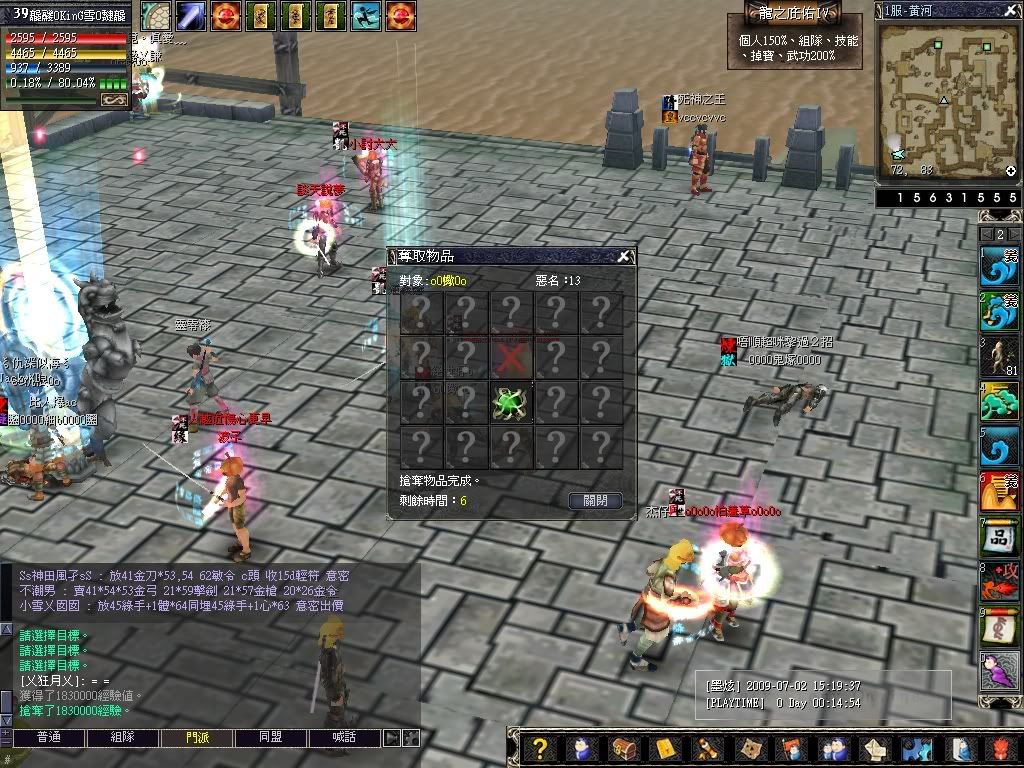
Task: Pick the red X-marked slot in the grid
Action: click(510, 357)
